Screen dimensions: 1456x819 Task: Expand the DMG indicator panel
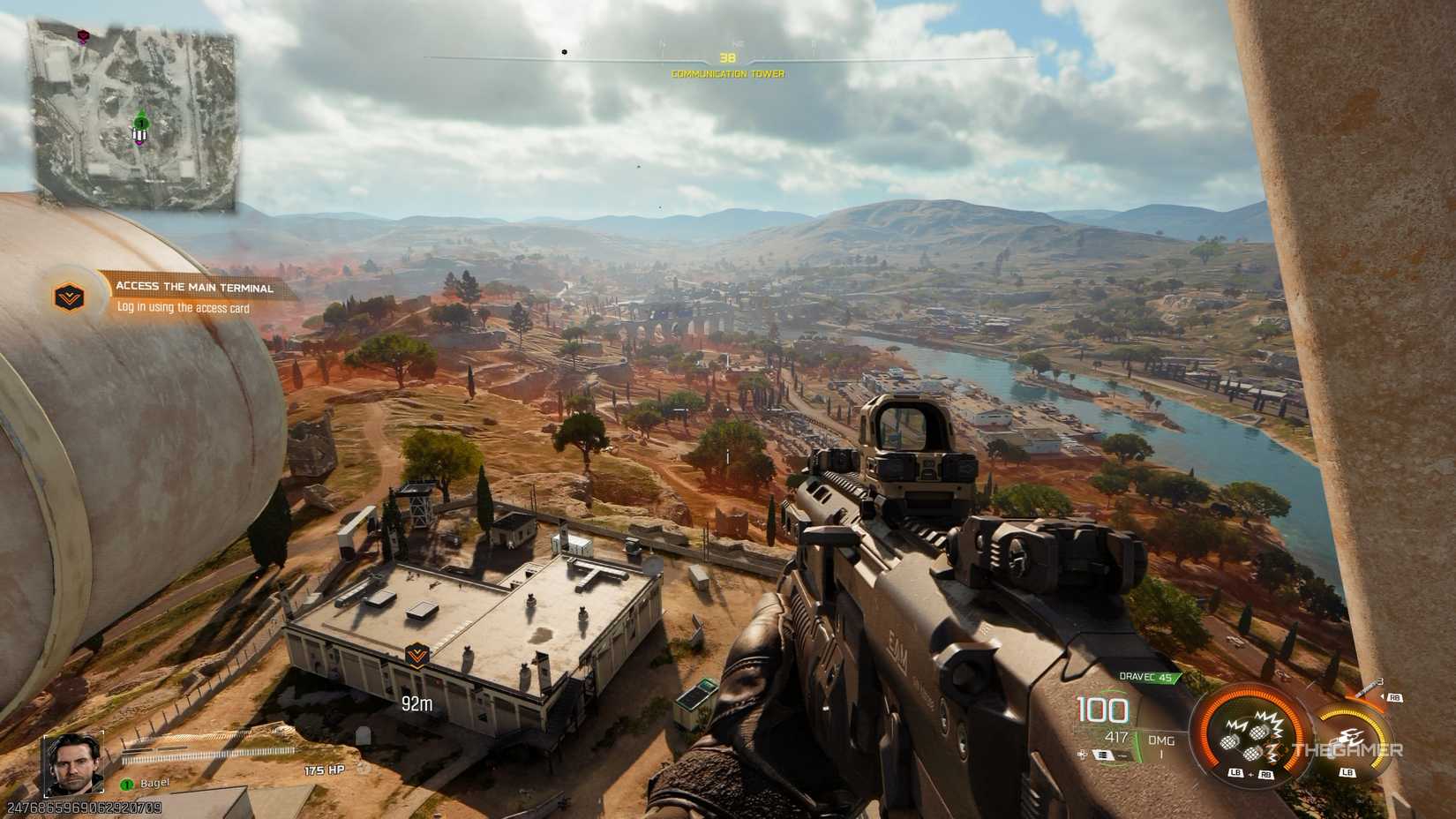1161,741
